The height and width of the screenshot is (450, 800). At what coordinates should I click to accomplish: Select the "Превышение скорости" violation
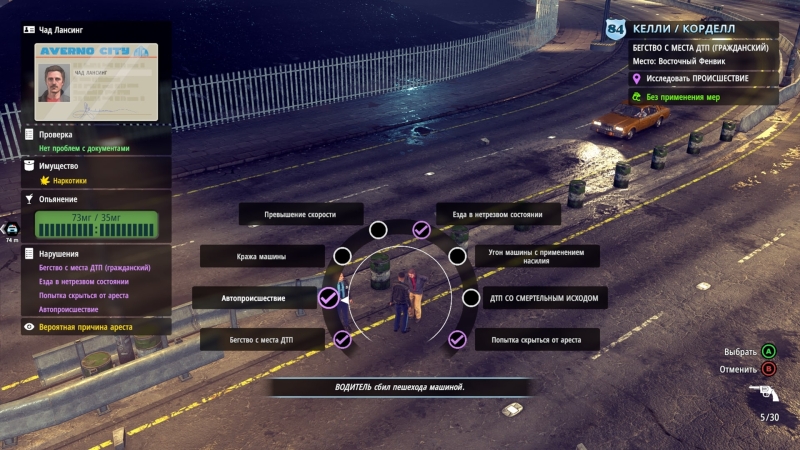(x=299, y=215)
